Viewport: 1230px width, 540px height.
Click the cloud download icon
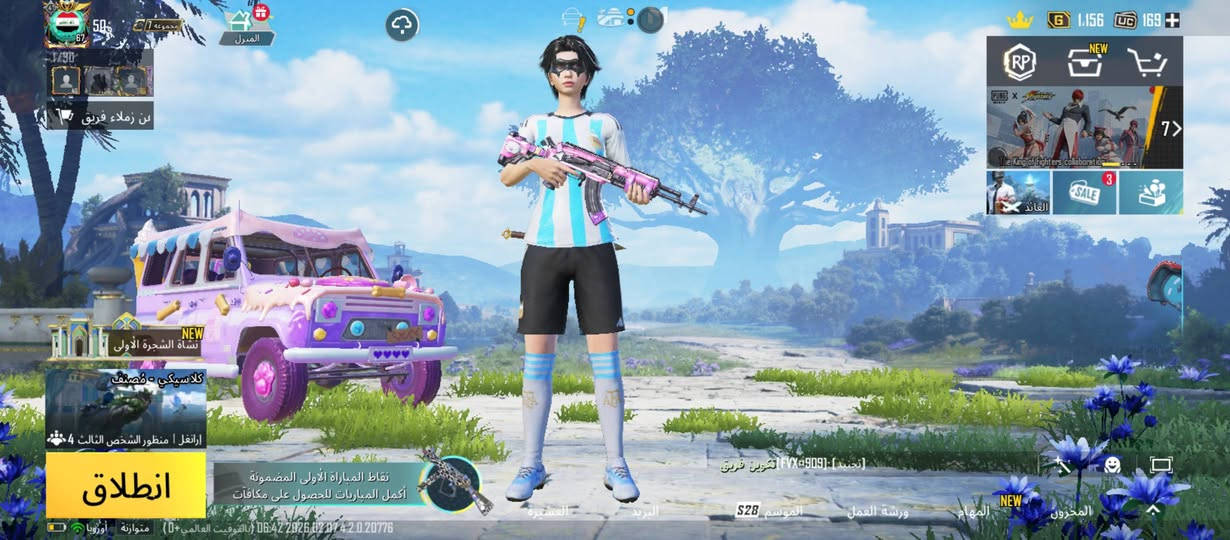pos(402,25)
